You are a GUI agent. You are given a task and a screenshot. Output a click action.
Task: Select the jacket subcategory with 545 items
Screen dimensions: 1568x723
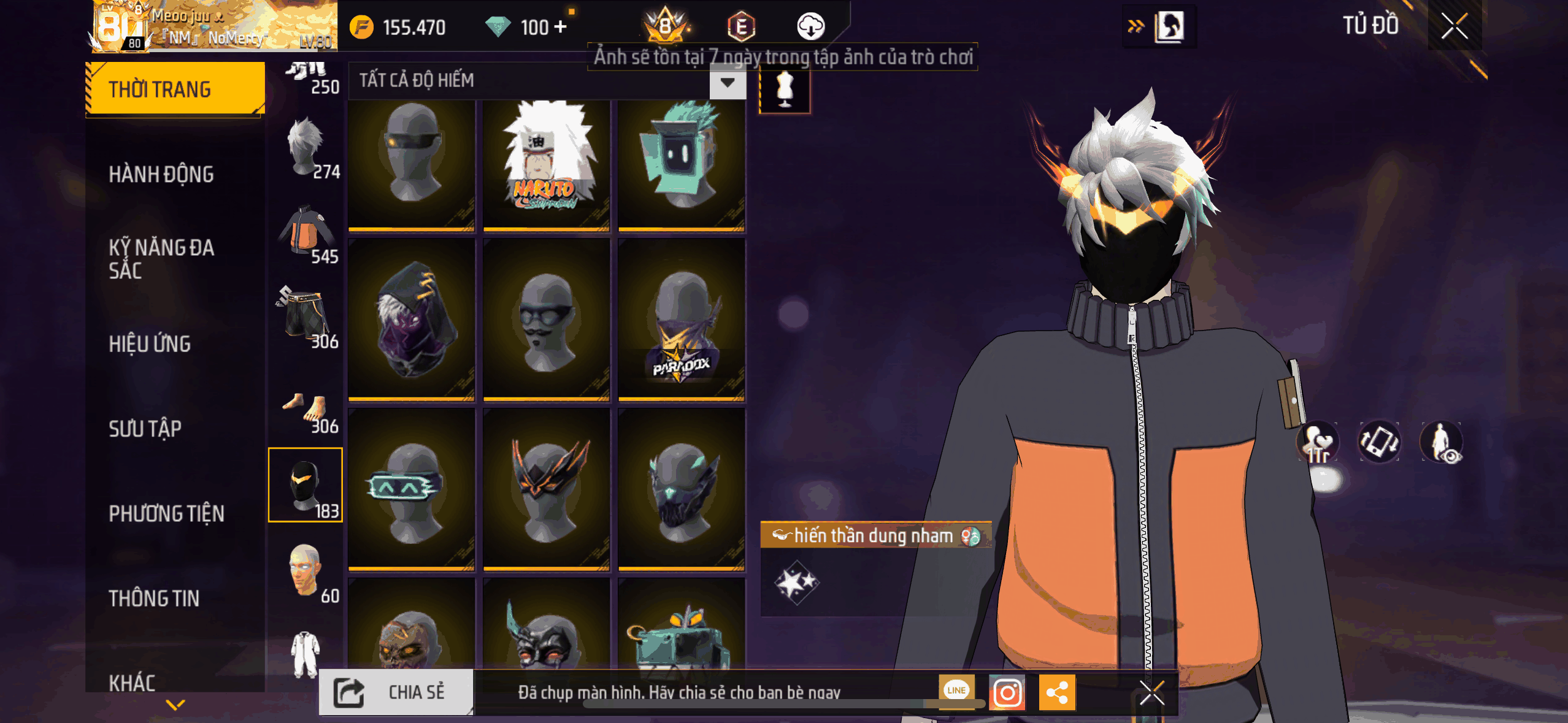(x=307, y=234)
